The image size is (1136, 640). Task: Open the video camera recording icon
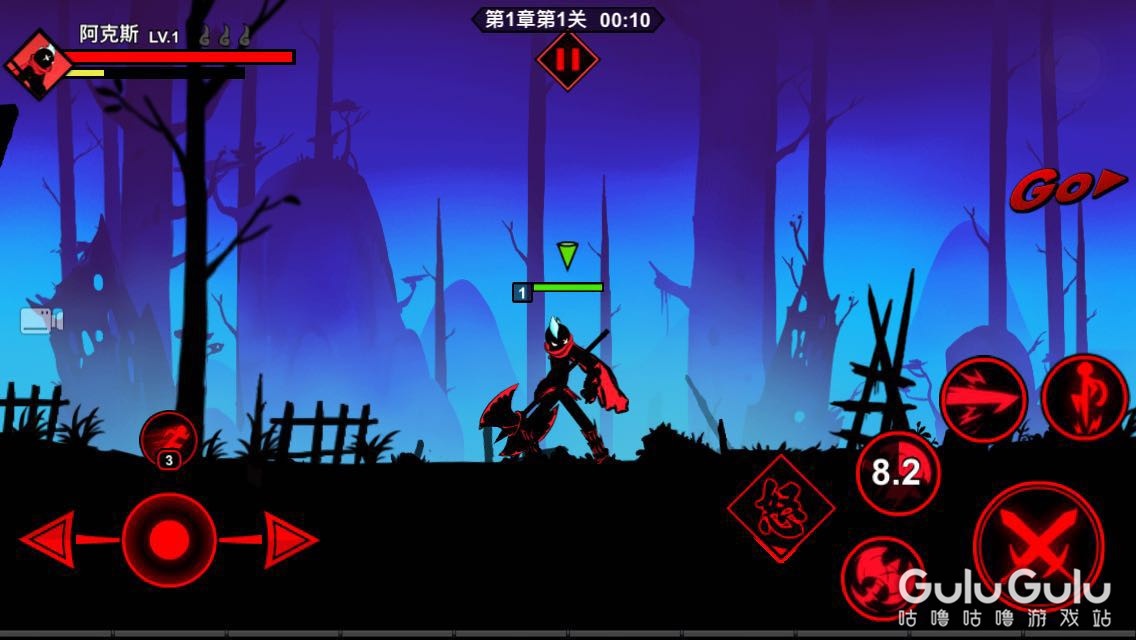pos(41,321)
